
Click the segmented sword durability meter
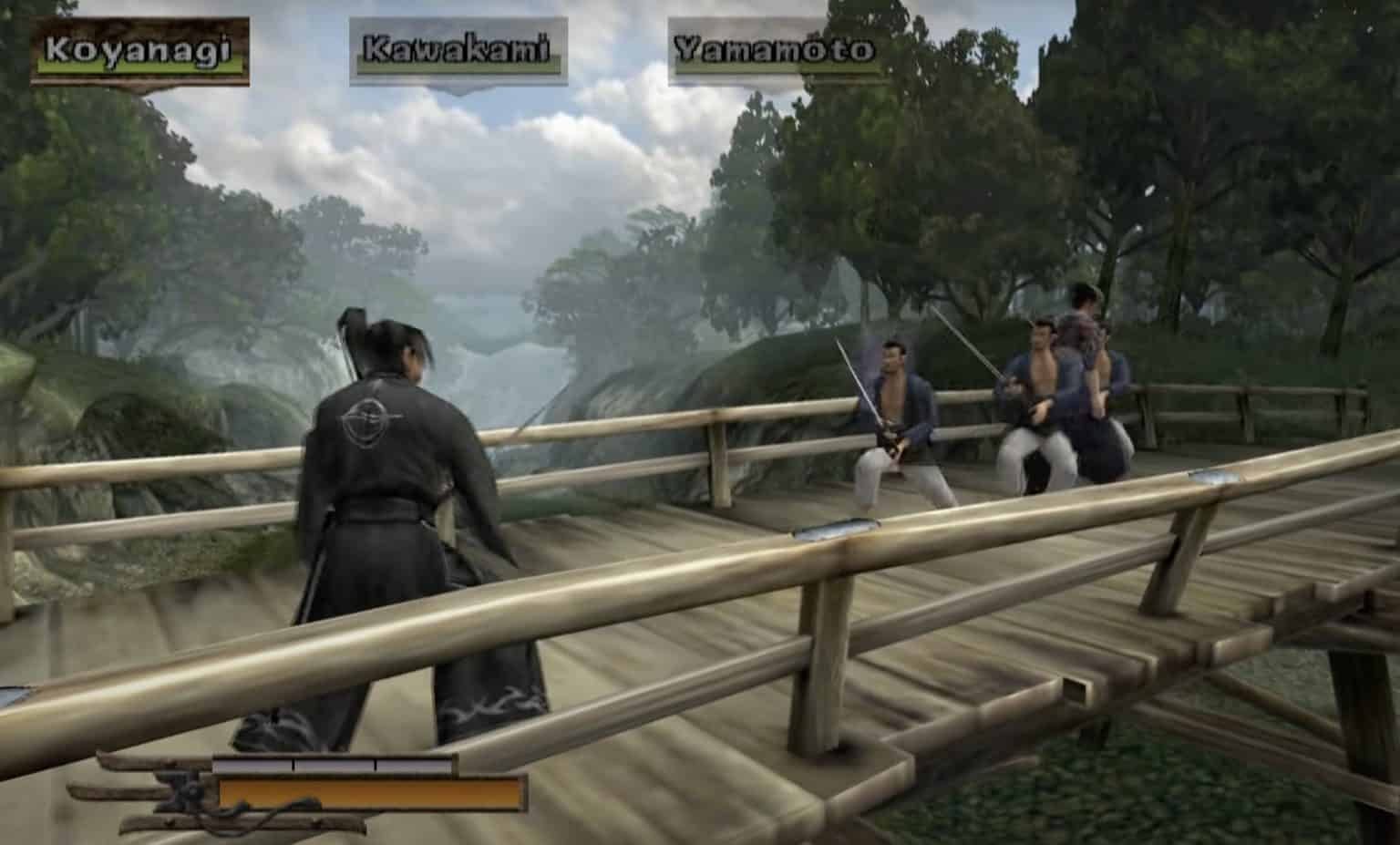335,764
